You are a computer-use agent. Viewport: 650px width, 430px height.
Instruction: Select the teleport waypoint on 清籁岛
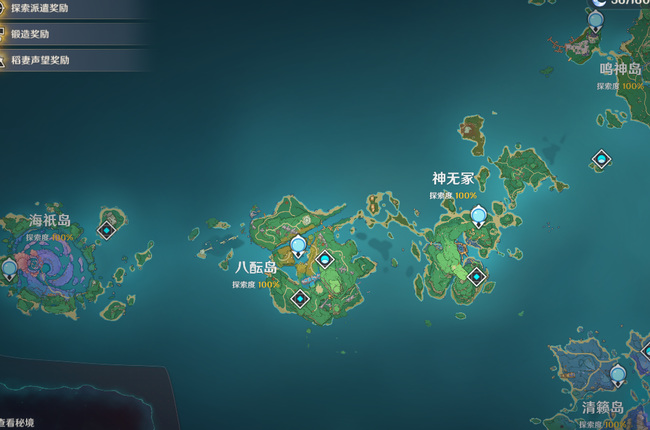[x=618, y=375]
